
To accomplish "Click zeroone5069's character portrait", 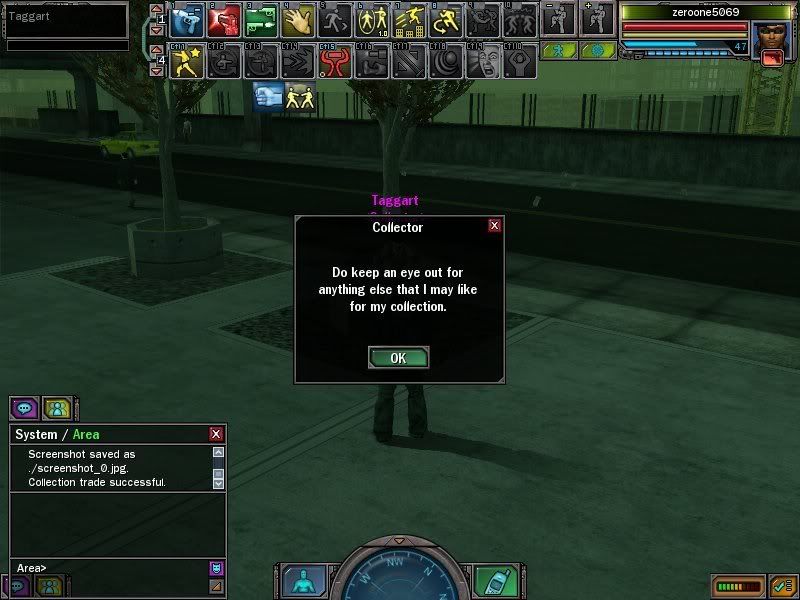I will pyautogui.click(x=771, y=40).
